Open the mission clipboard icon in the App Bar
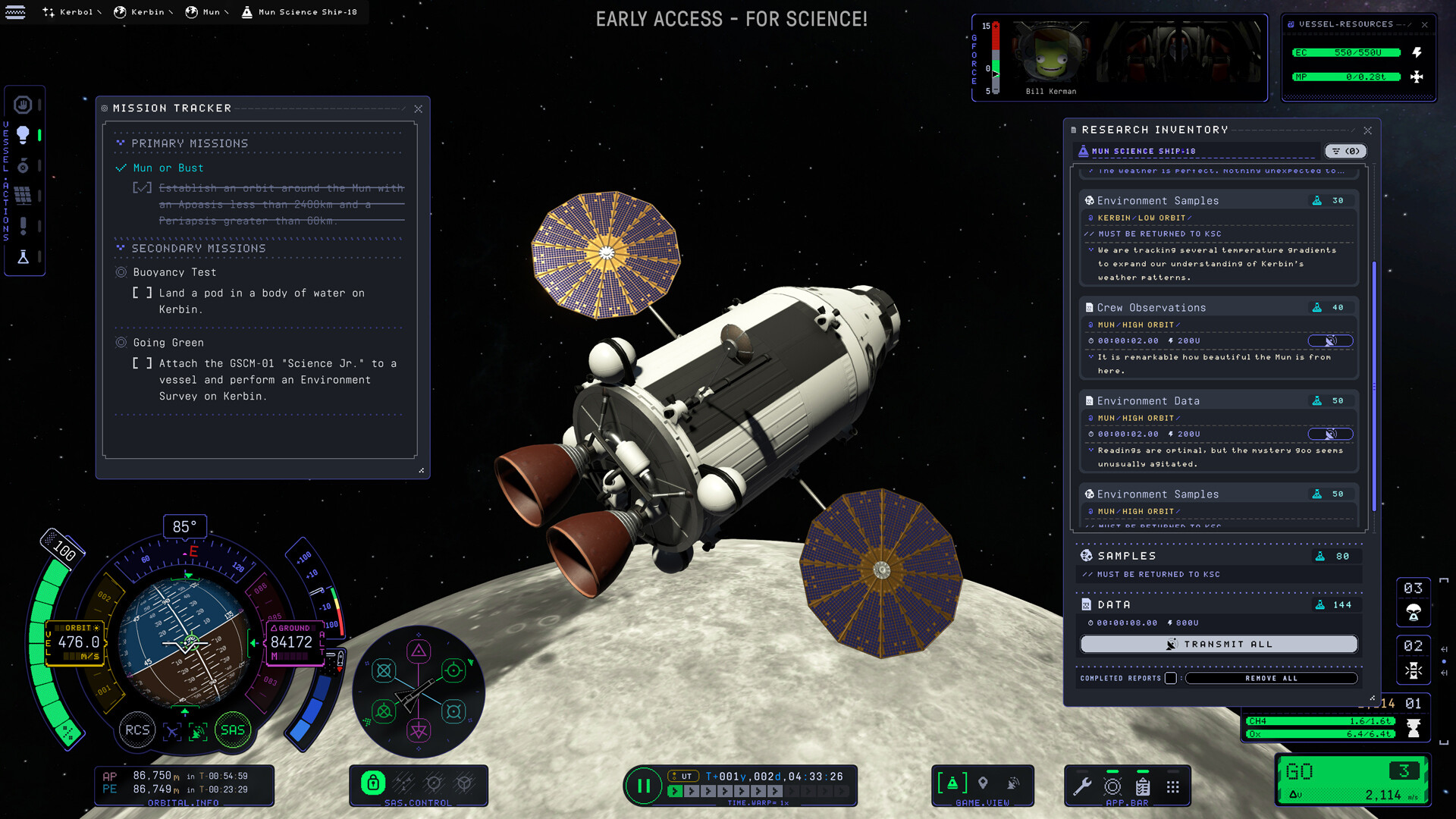The image size is (1456, 819). point(1143,785)
